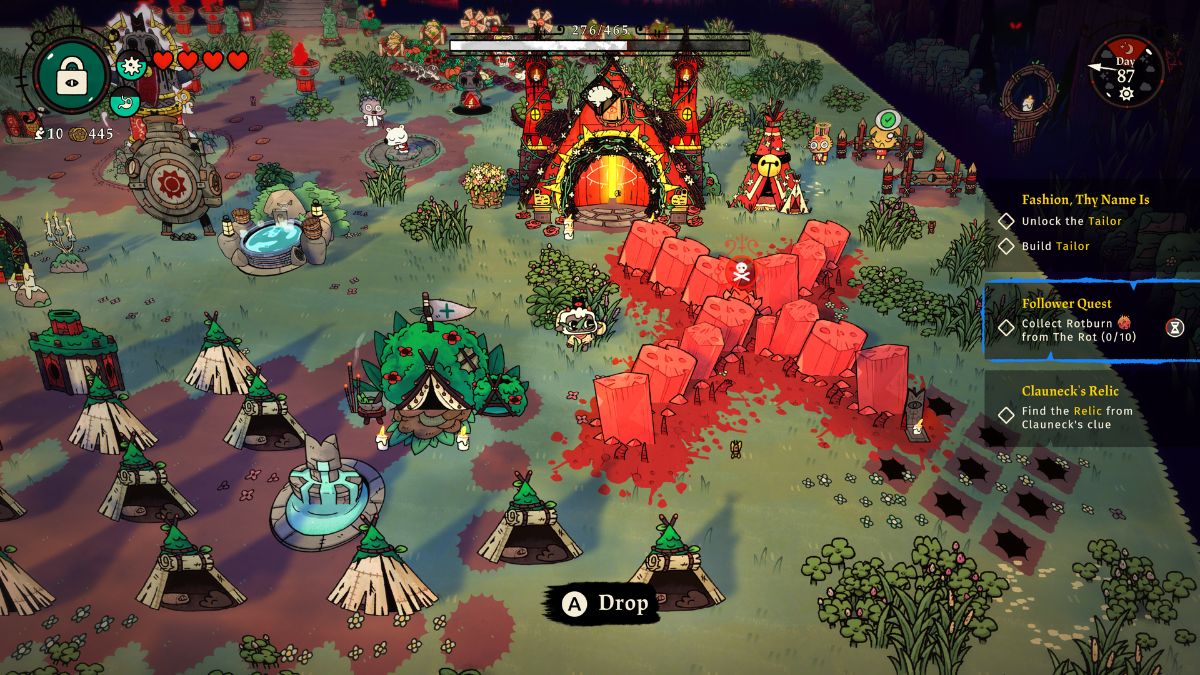This screenshot has width=1200, height=675.
Task: Click the skull marker above red stones
Action: 742,270
